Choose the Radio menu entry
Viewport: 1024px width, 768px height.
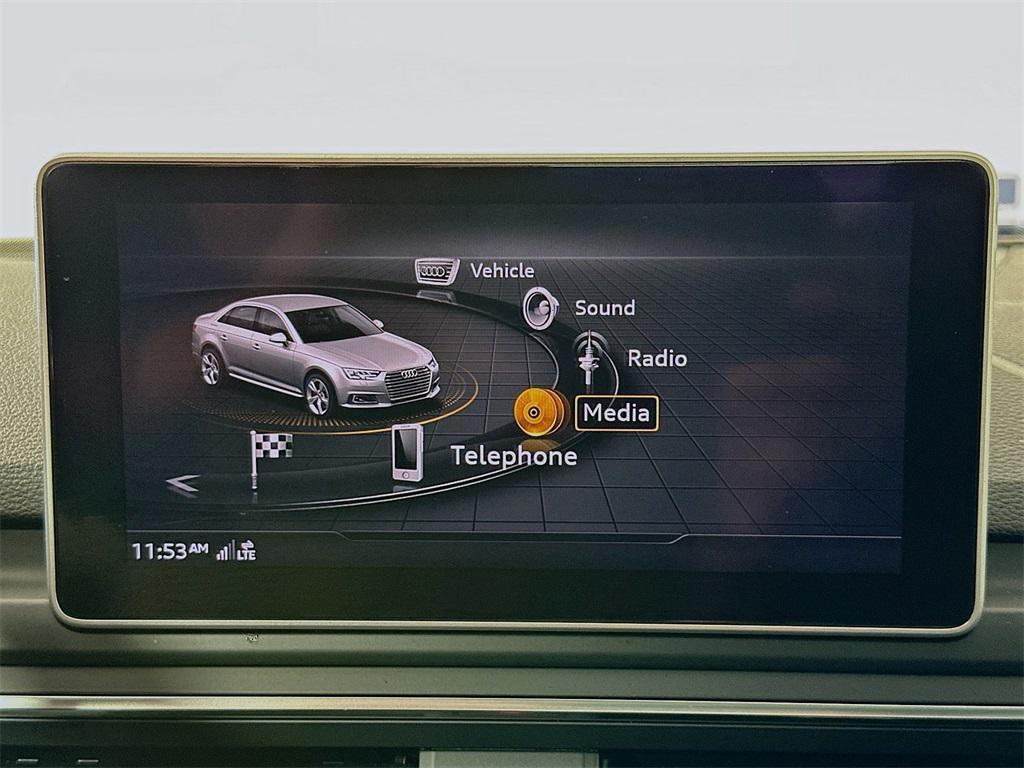(657, 358)
